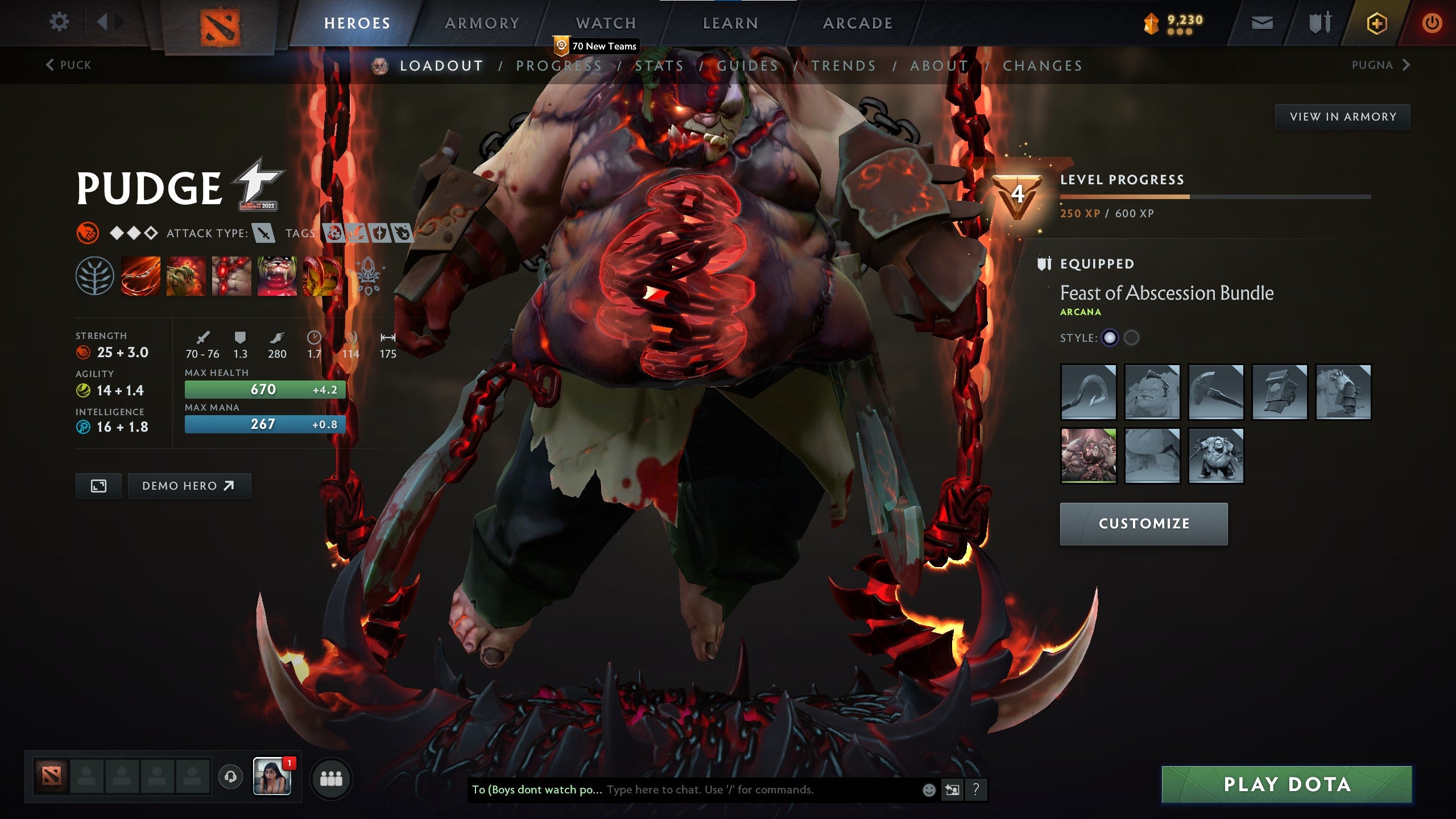Viewport: 1456px width, 819px height.
Task: Click the CUSTOMIZE button under the item slots
Action: coord(1143,524)
